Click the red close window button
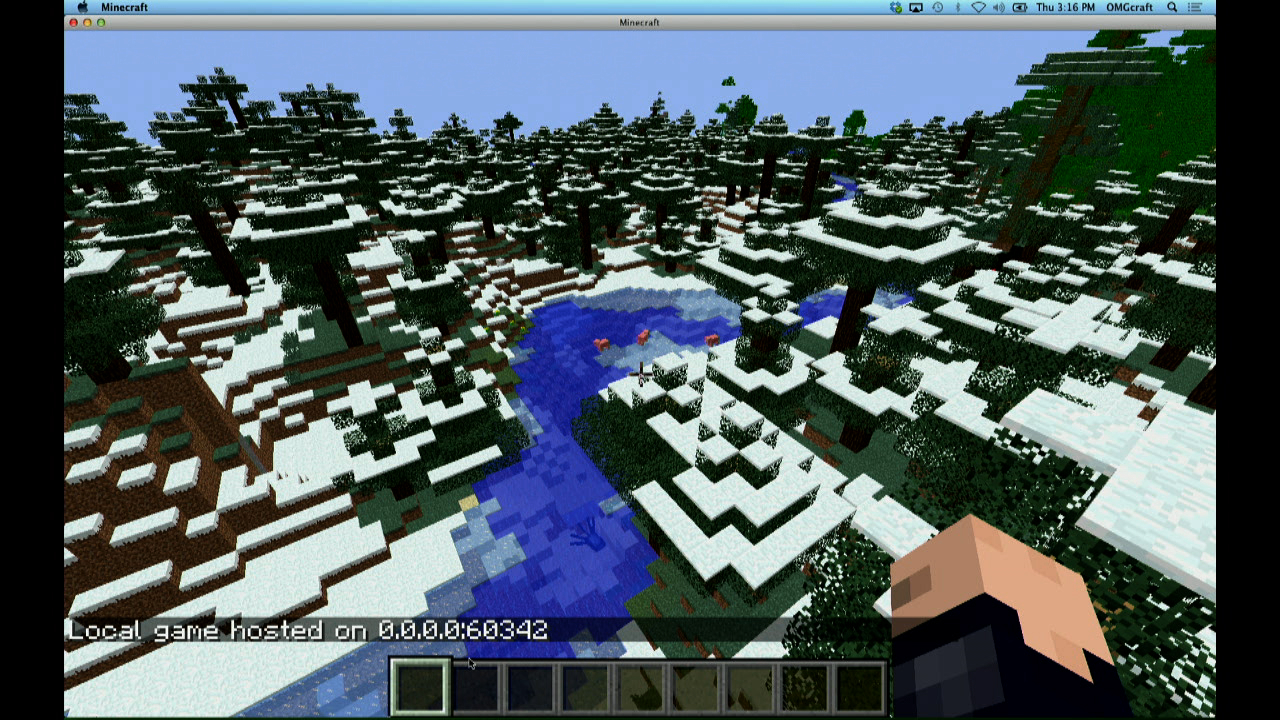Image resolution: width=1280 pixels, height=720 pixels. (x=72, y=21)
